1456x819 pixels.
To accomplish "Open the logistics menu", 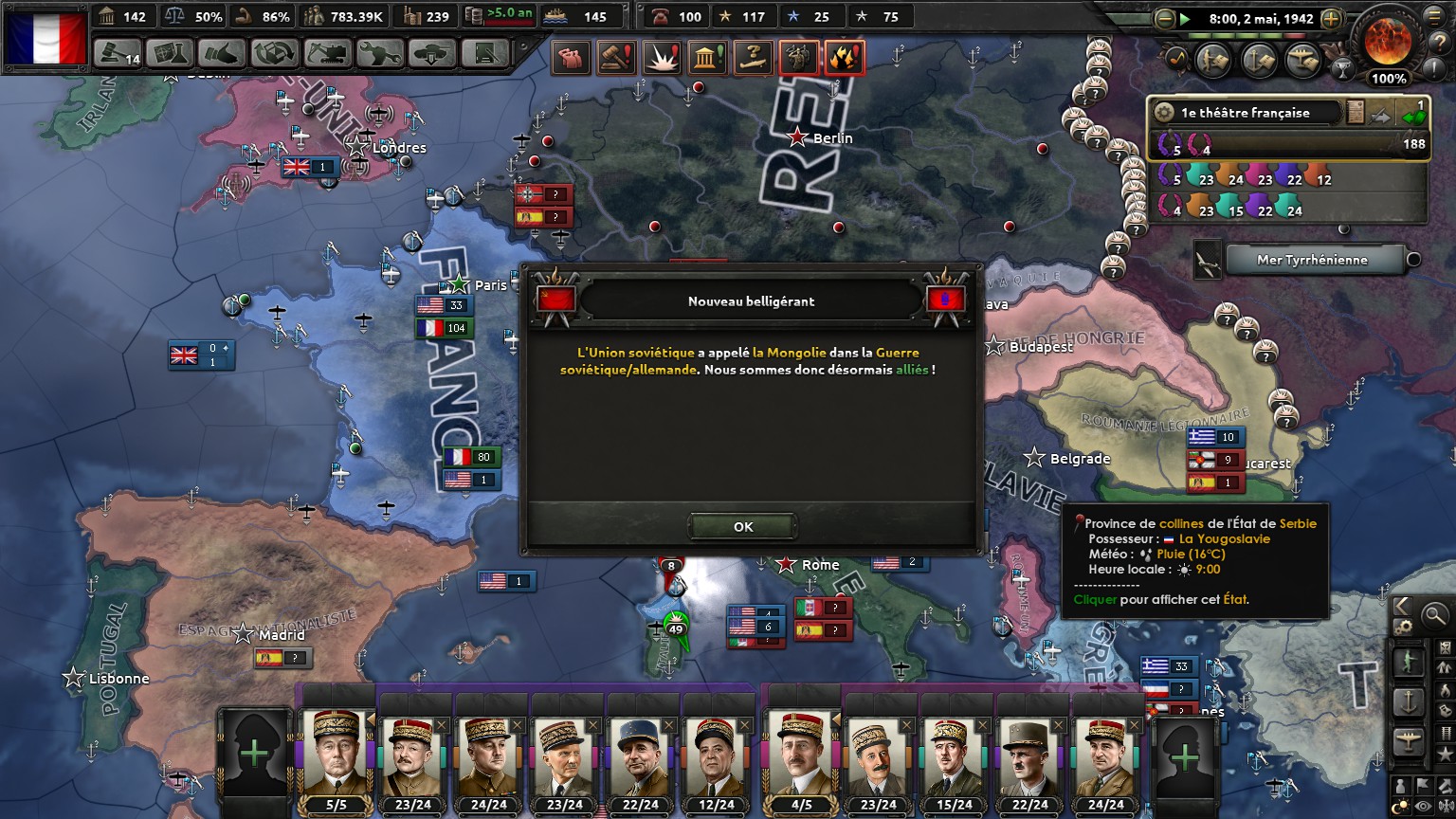I will coord(483,53).
